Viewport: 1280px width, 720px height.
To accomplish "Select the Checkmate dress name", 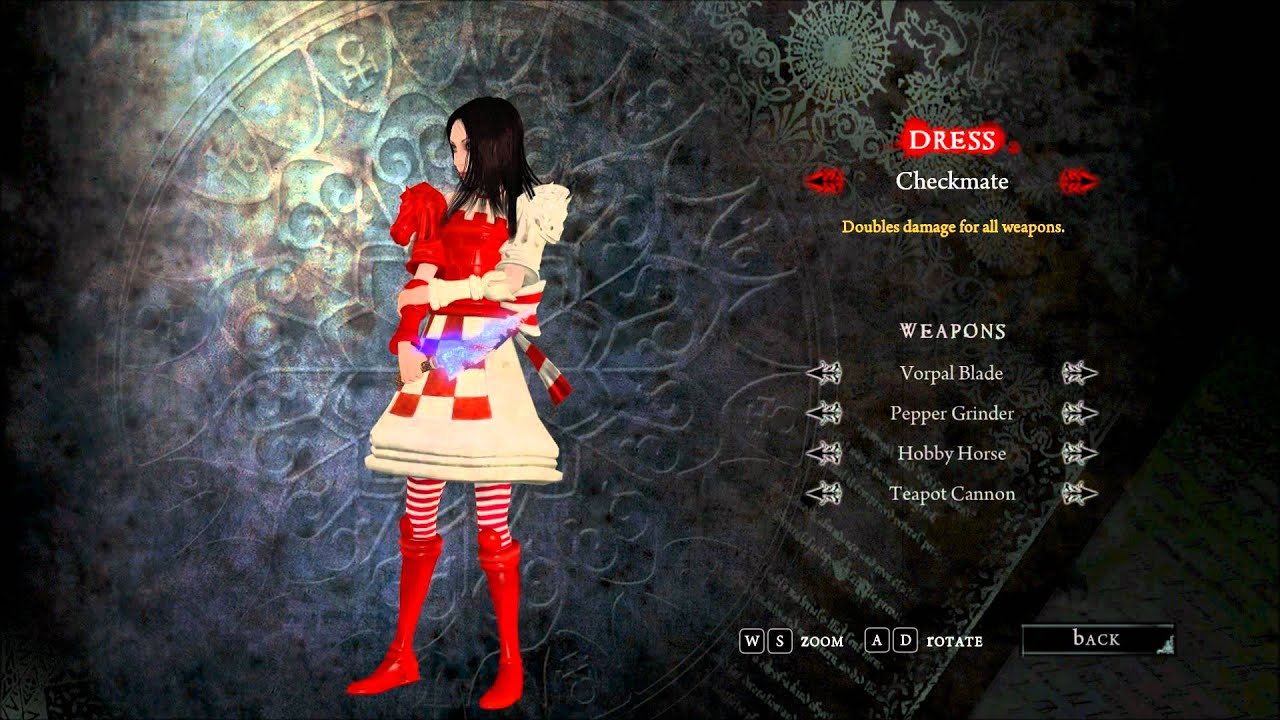I will point(952,181).
